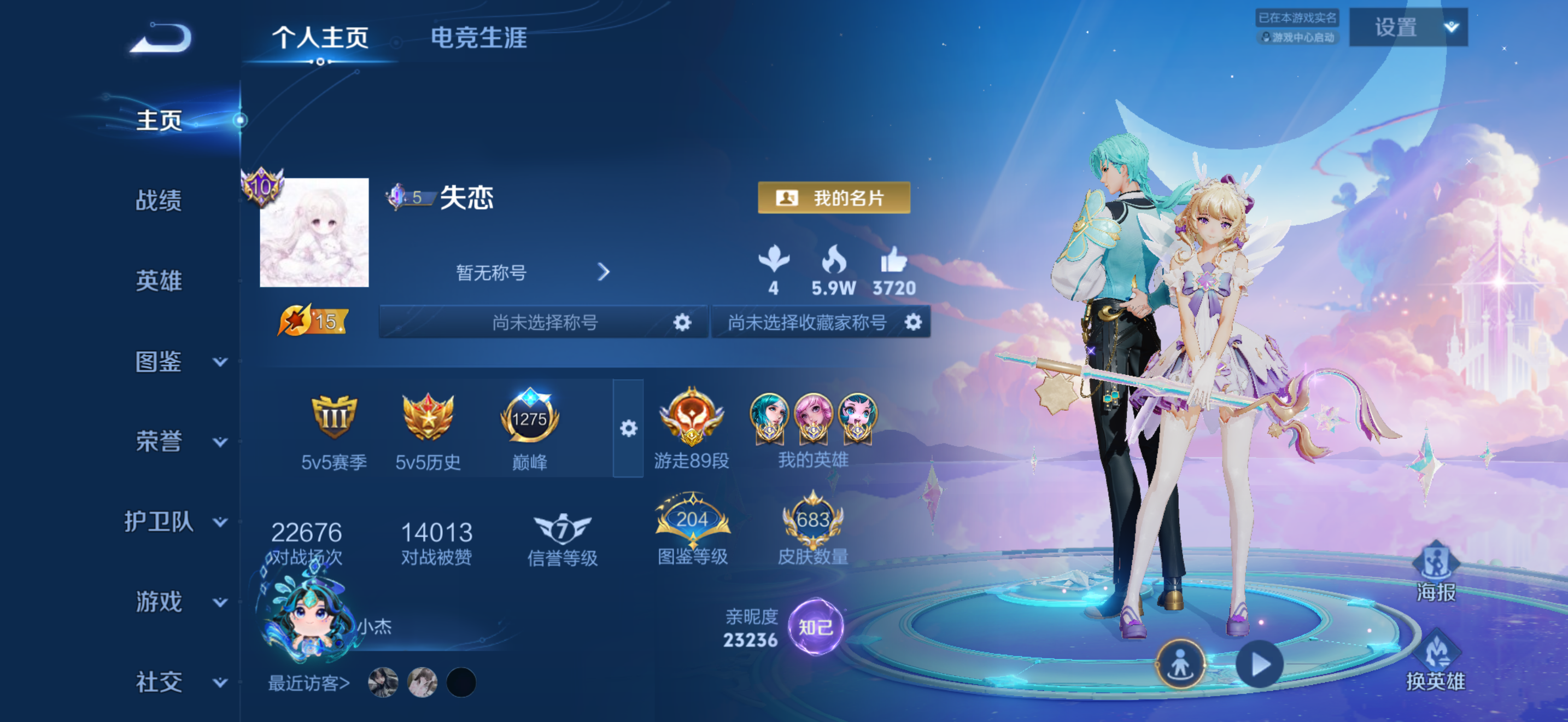Viewport: 1568px width, 722px height.
Task: Play the hero showcase animation
Action: (x=1259, y=664)
